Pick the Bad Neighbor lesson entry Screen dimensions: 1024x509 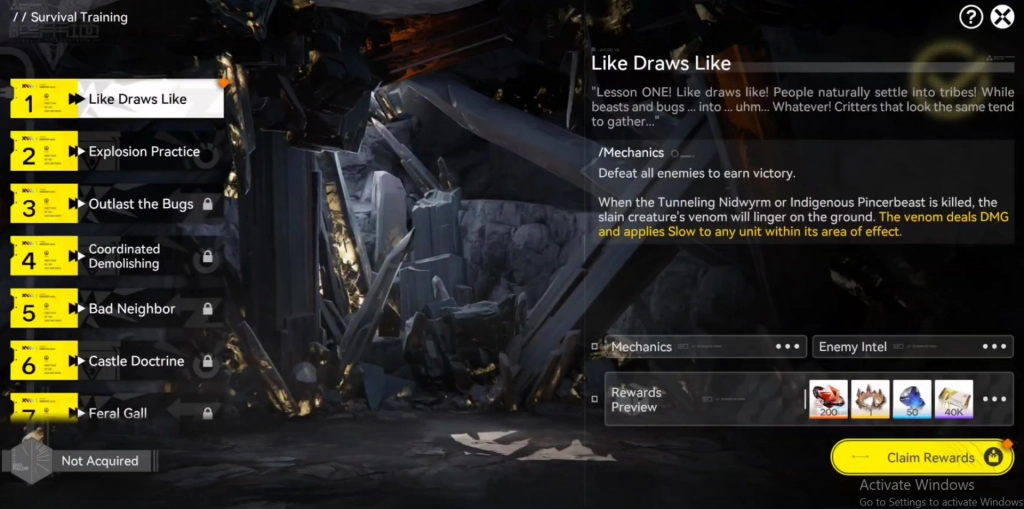(131, 309)
